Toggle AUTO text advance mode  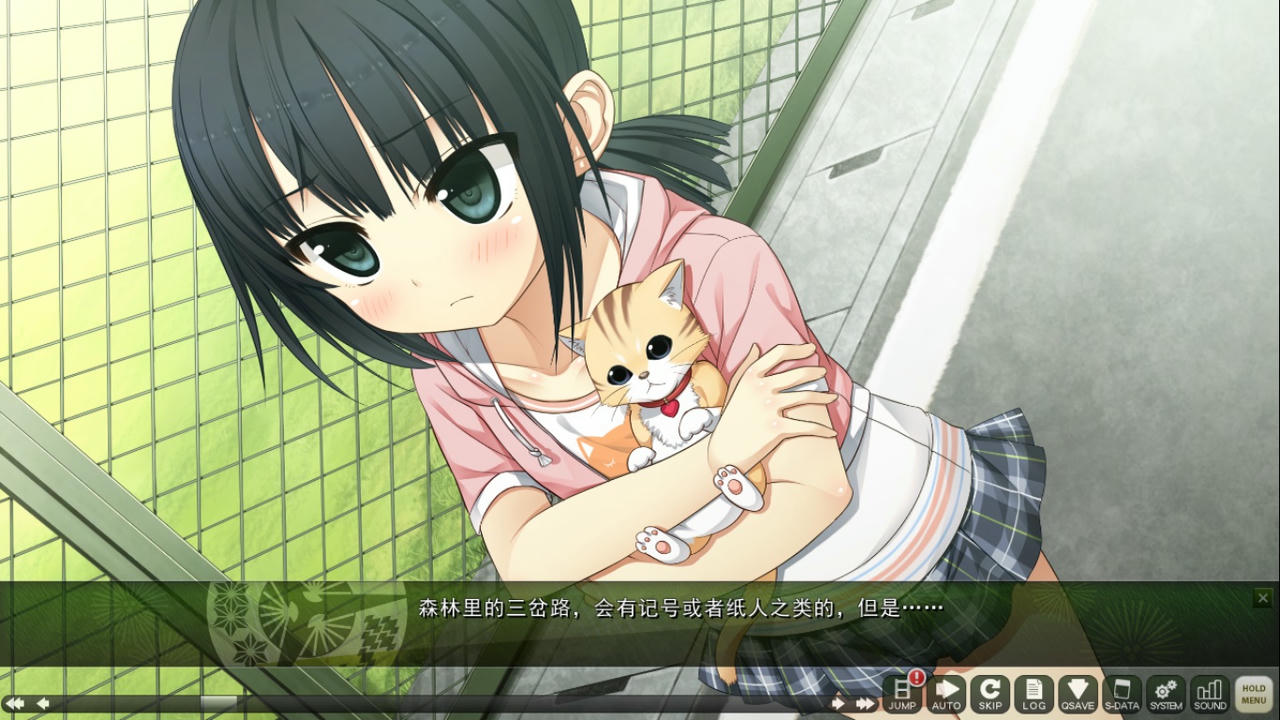click(946, 692)
